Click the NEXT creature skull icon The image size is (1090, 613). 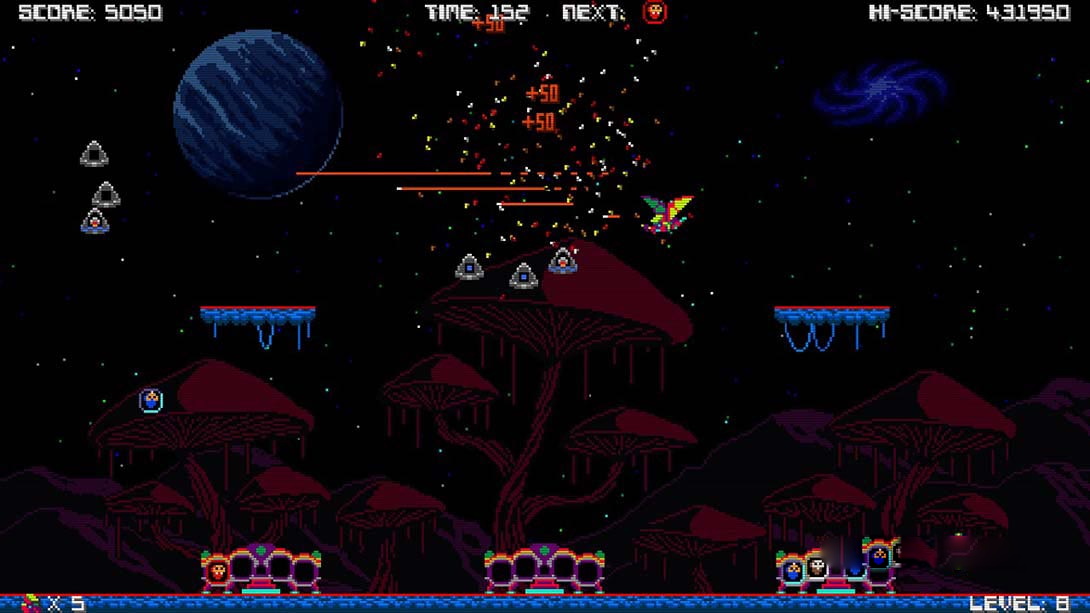pyautogui.click(x=654, y=12)
